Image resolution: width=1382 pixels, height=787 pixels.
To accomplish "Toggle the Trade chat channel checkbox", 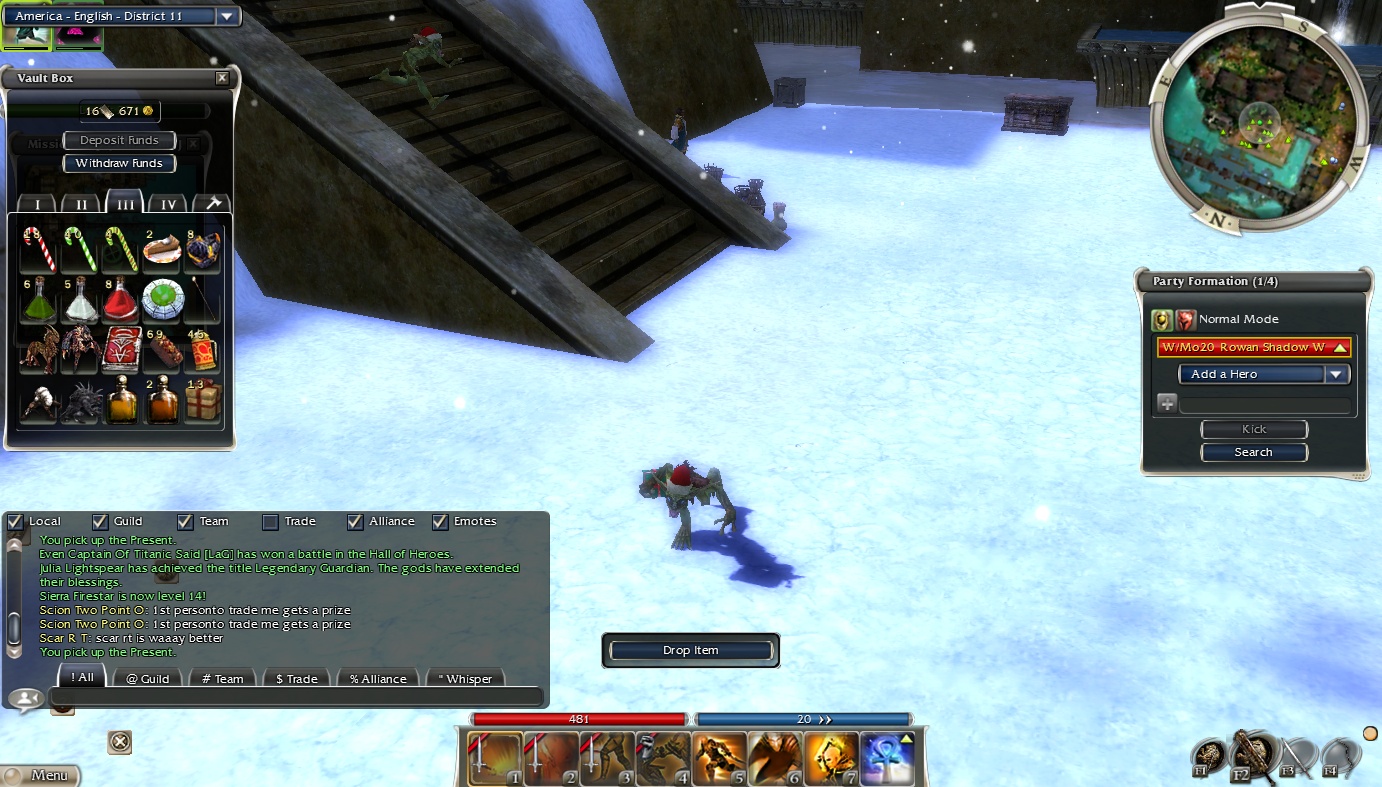I will click(270, 521).
